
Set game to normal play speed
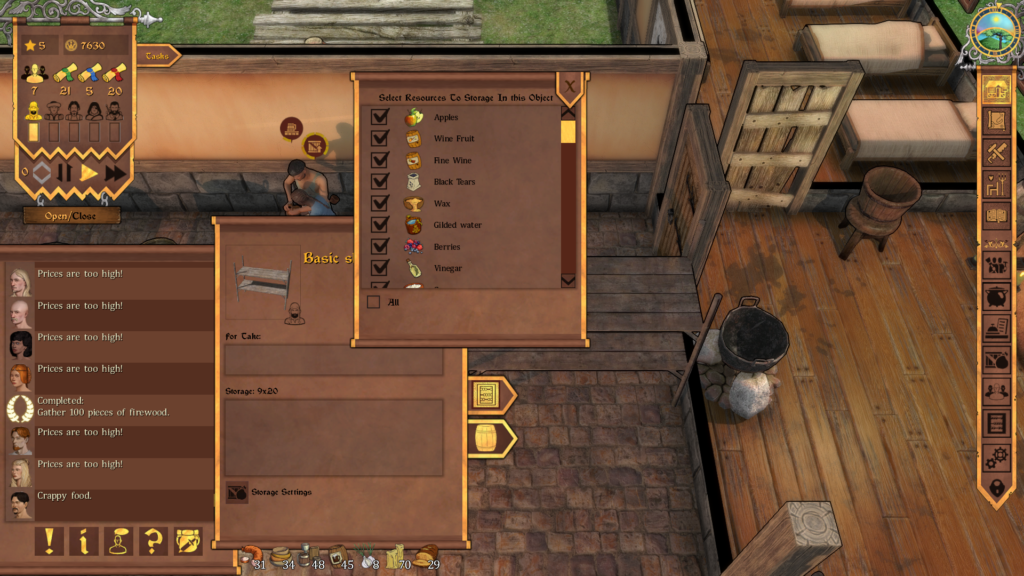[89, 172]
